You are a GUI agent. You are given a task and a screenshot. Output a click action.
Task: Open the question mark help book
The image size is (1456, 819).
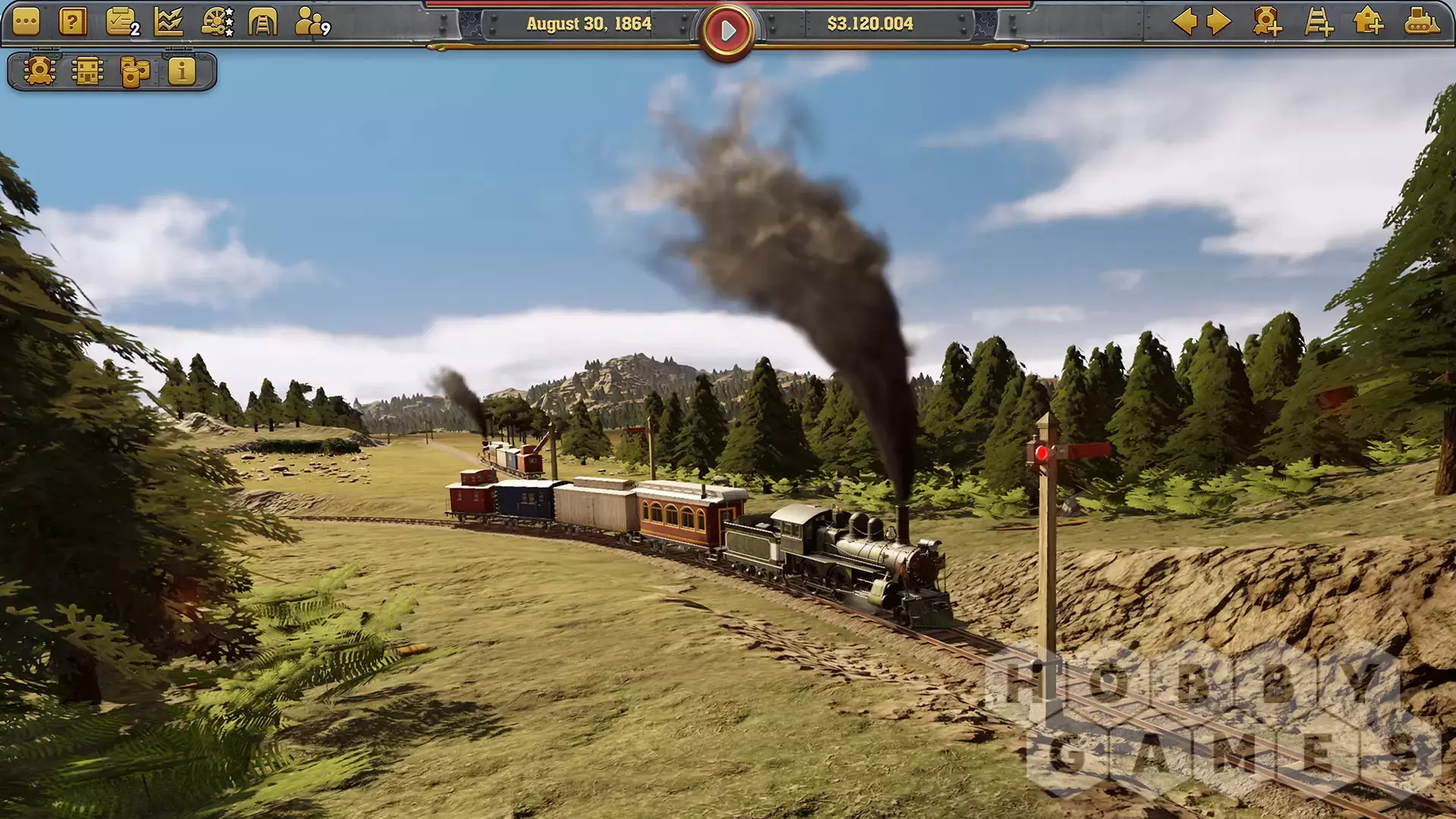(73, 23)
